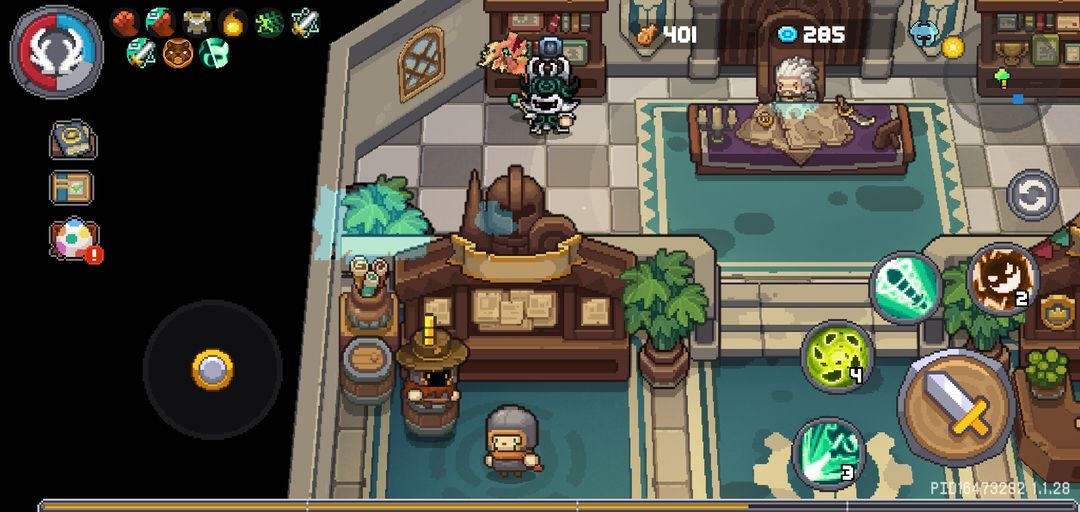Open the quest checklist board icon
Image resolution: width=1080 pixels, height=512 pixels.
(72, 188)
